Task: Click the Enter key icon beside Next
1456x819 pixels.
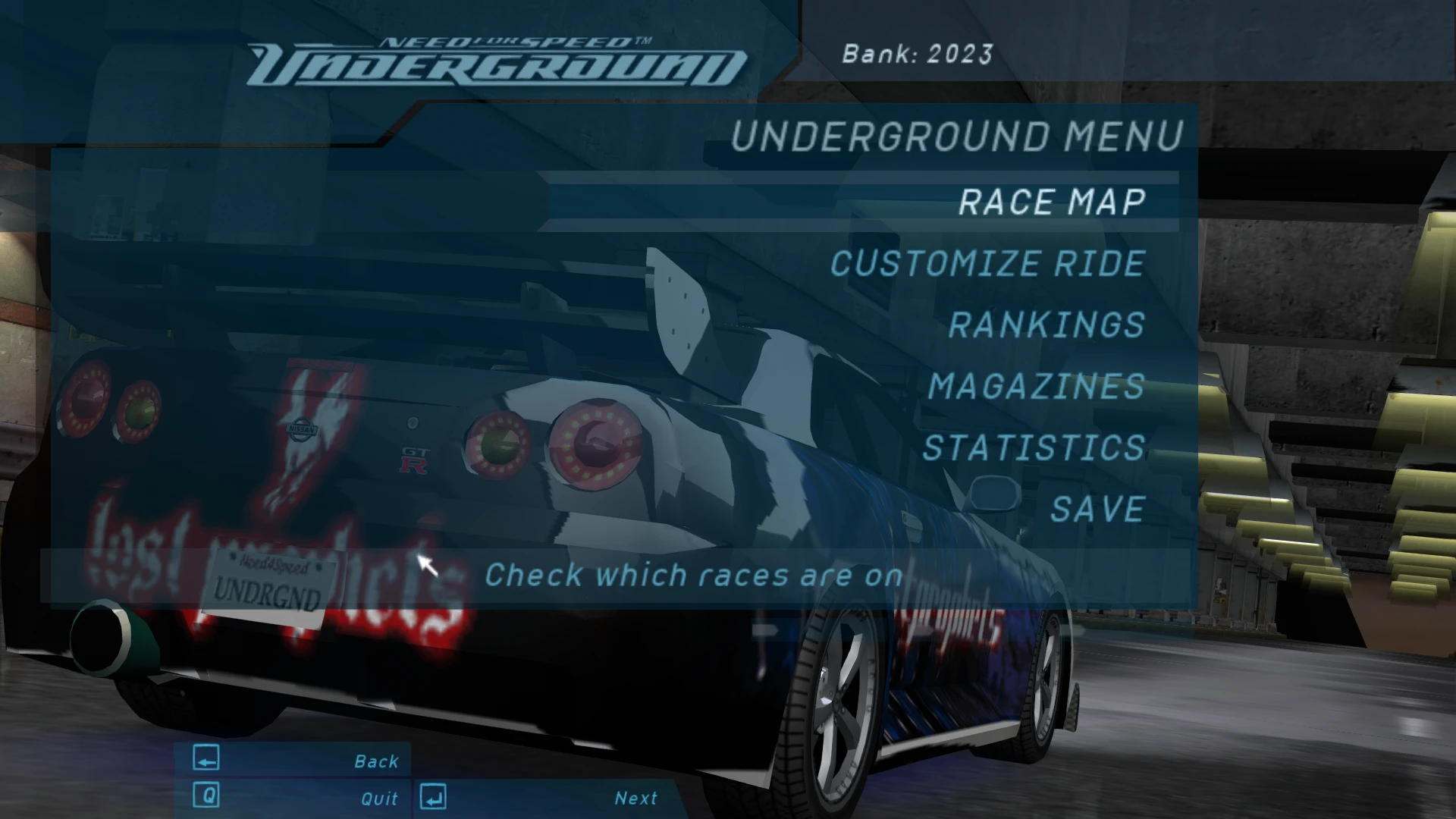Action: click(432, 797)
